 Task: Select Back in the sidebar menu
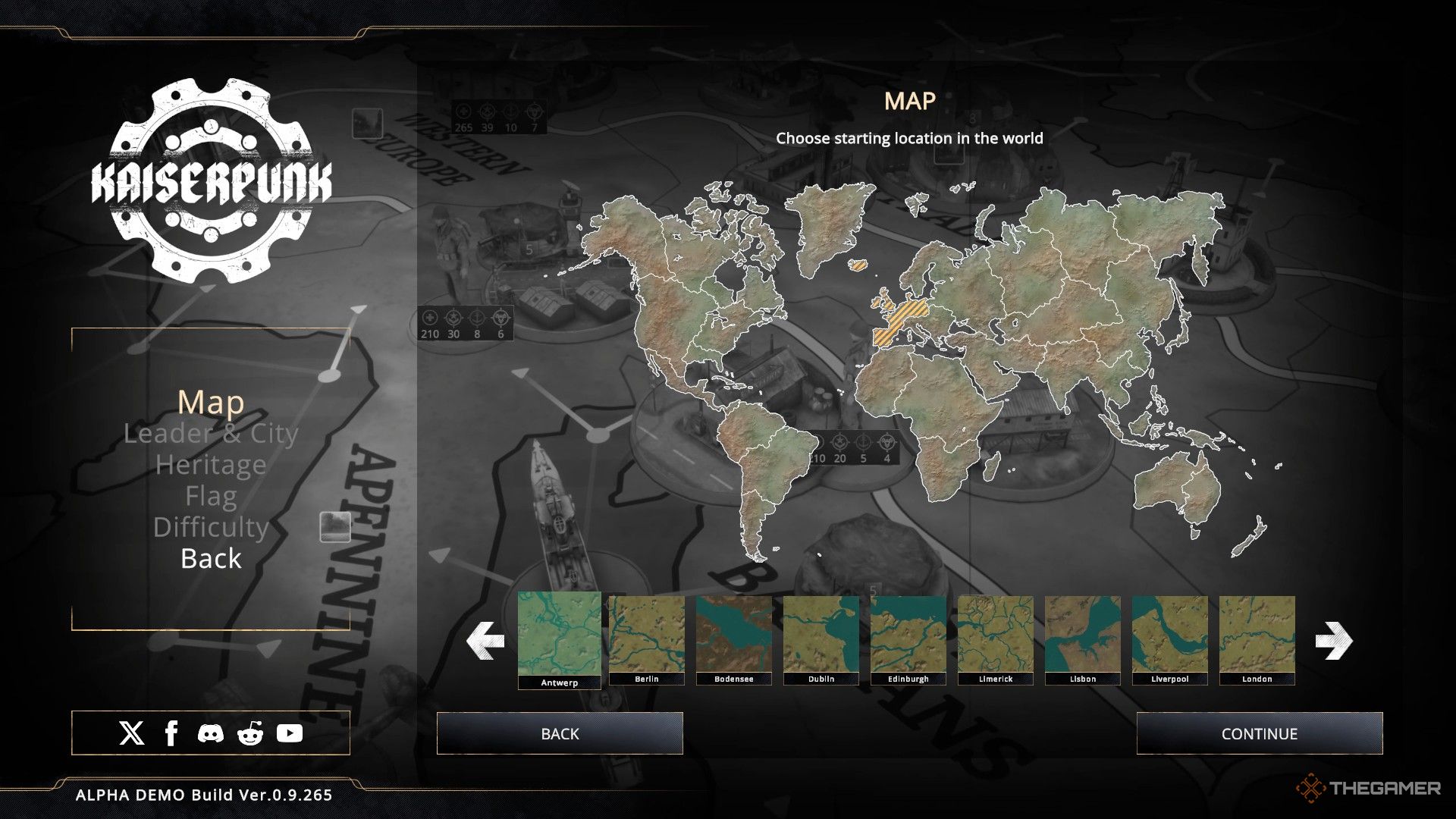pyautogui.click(x=211, y=559)
